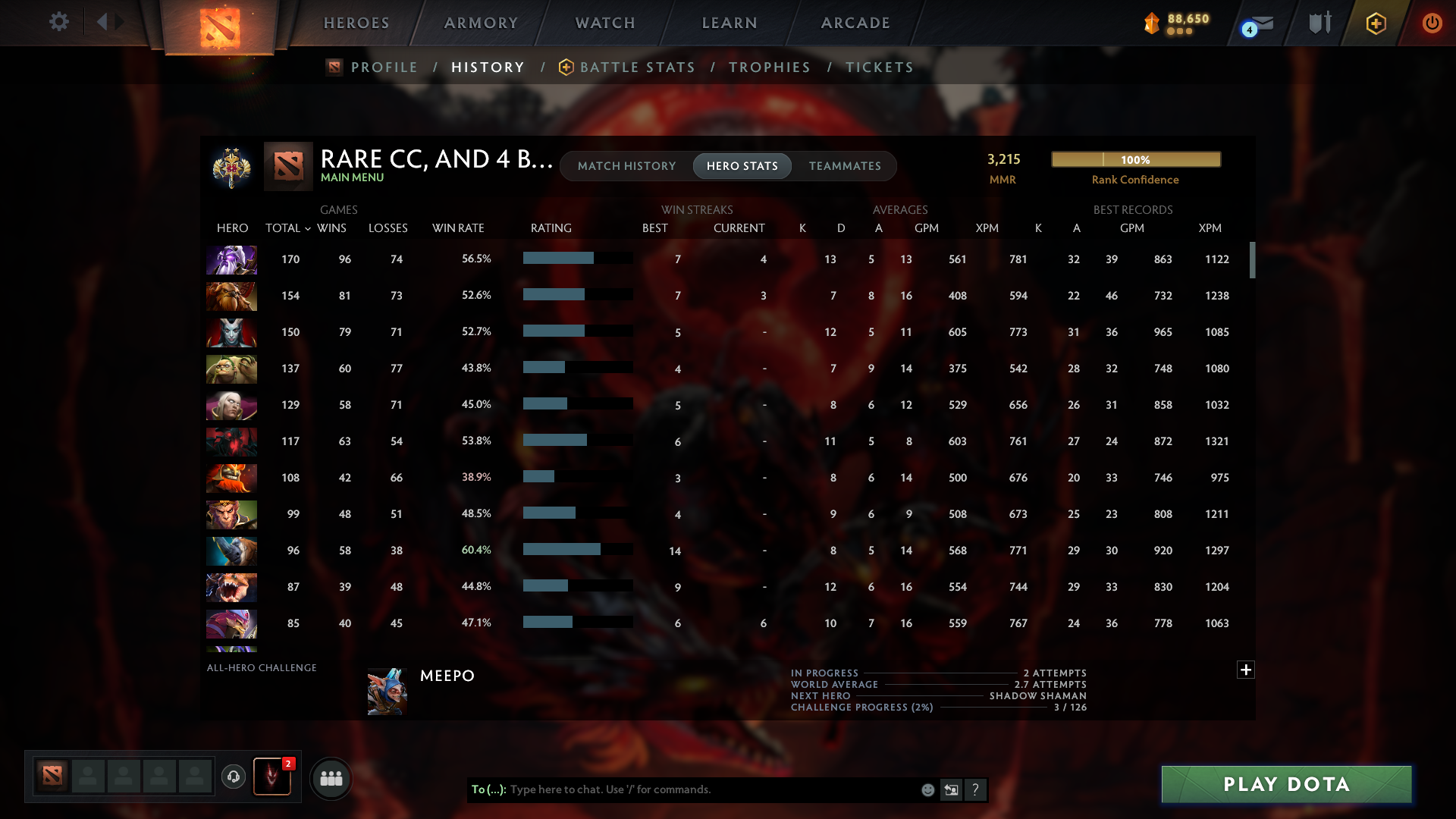Open Dota Plus hexagon icon
Viewport: 1456px width, 819px height.
click(x=1376, y=23)
